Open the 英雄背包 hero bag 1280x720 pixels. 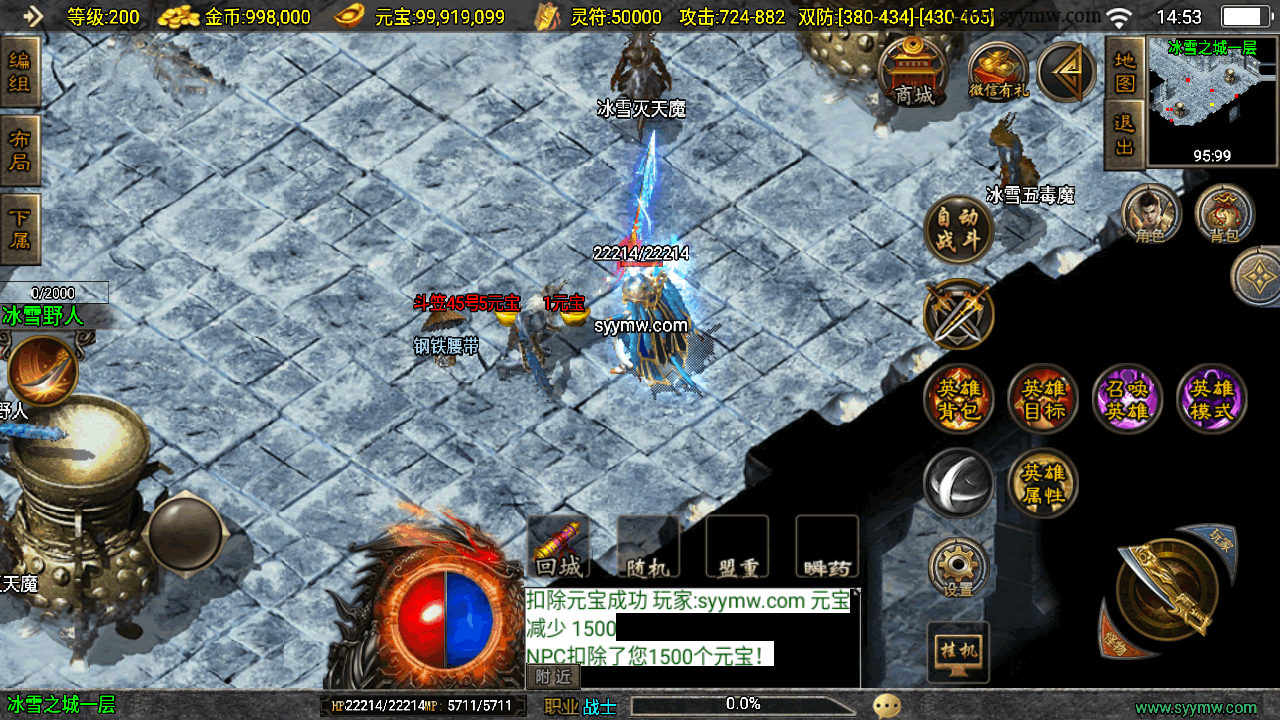959,399
